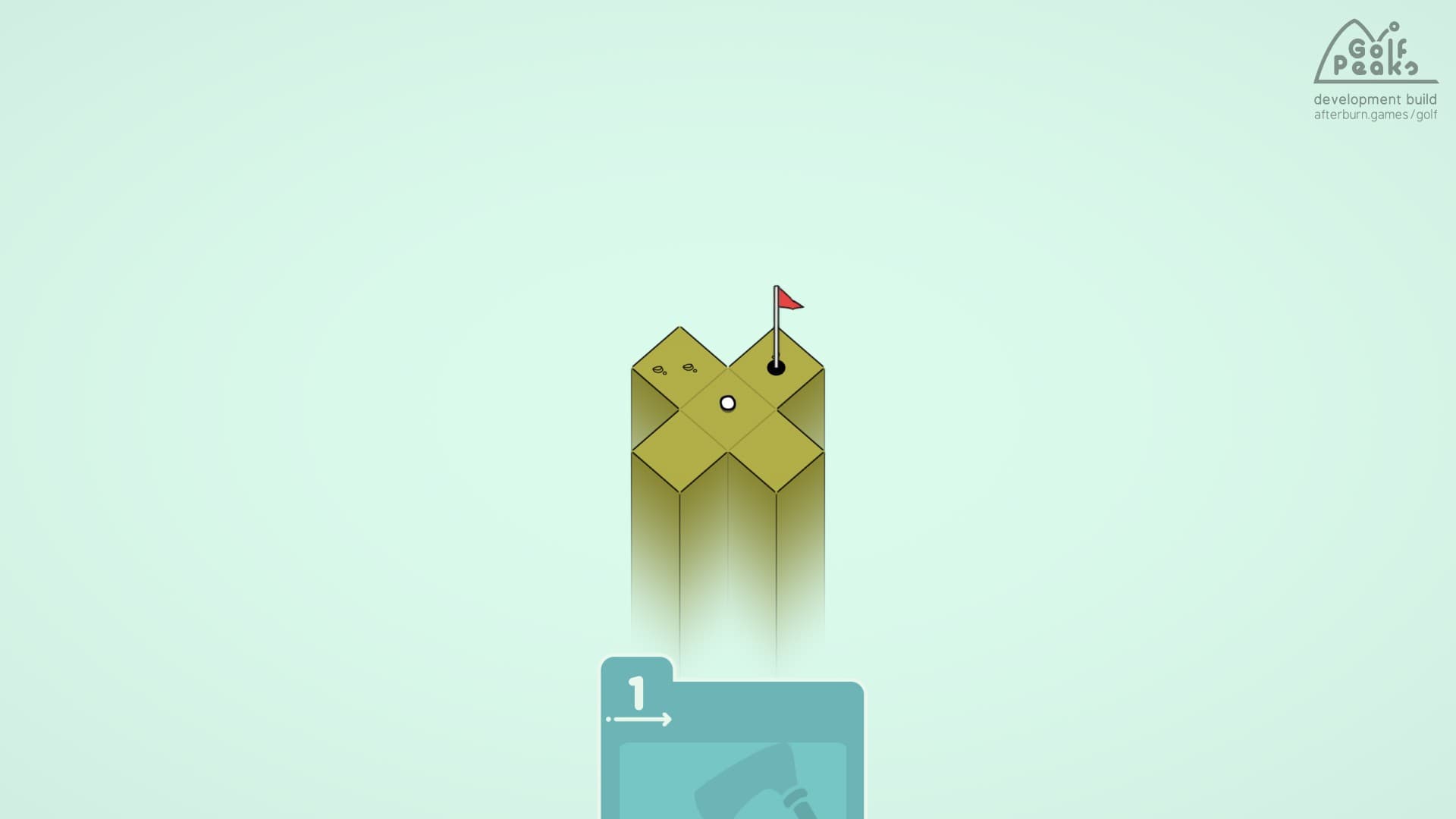The height and width of the screenshot is (819, 1456).
Task: Select the center tile under the ball
Action: [727, 406]
